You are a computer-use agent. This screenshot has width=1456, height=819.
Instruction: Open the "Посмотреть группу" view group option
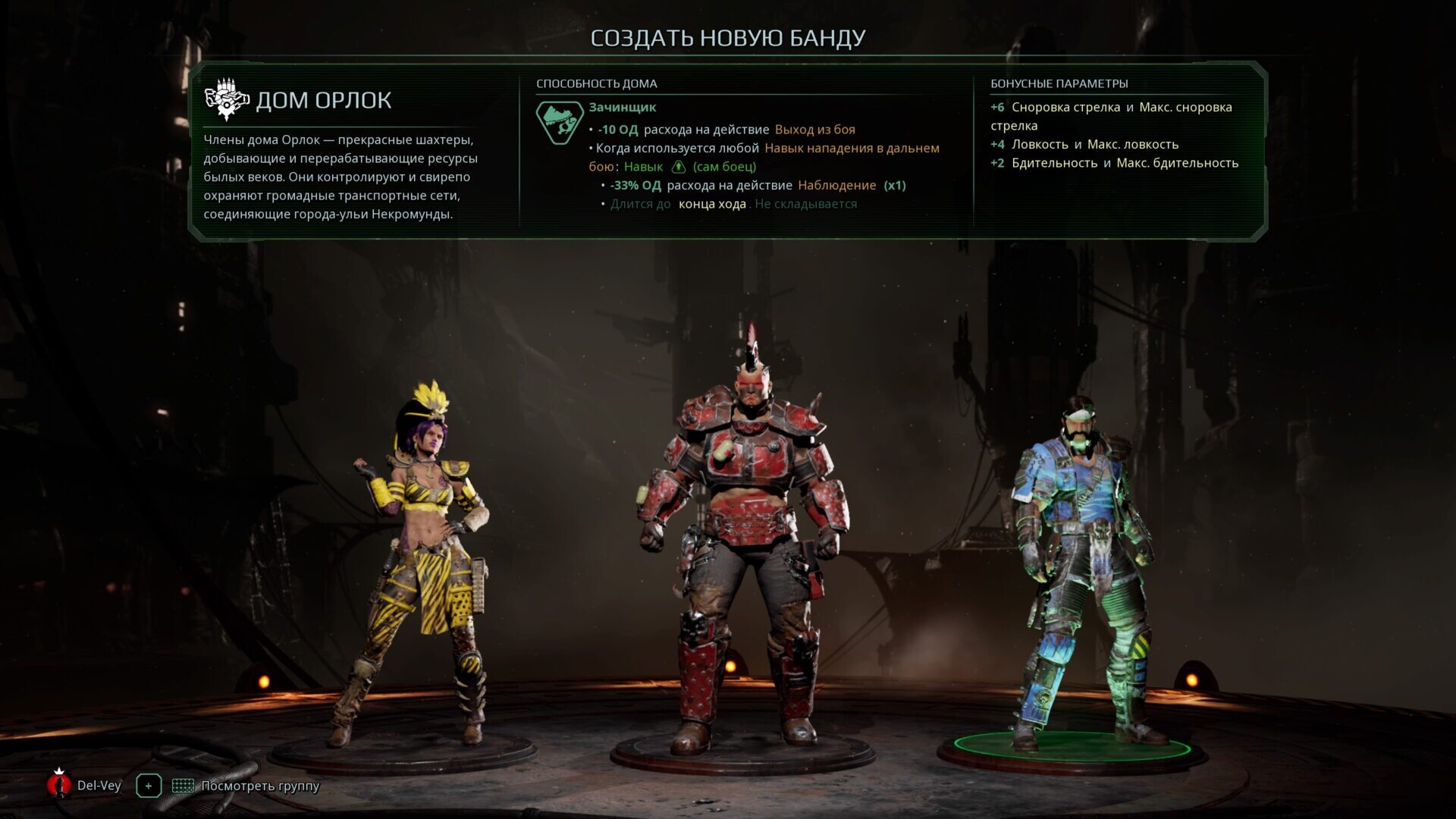(x=246, y=786)
